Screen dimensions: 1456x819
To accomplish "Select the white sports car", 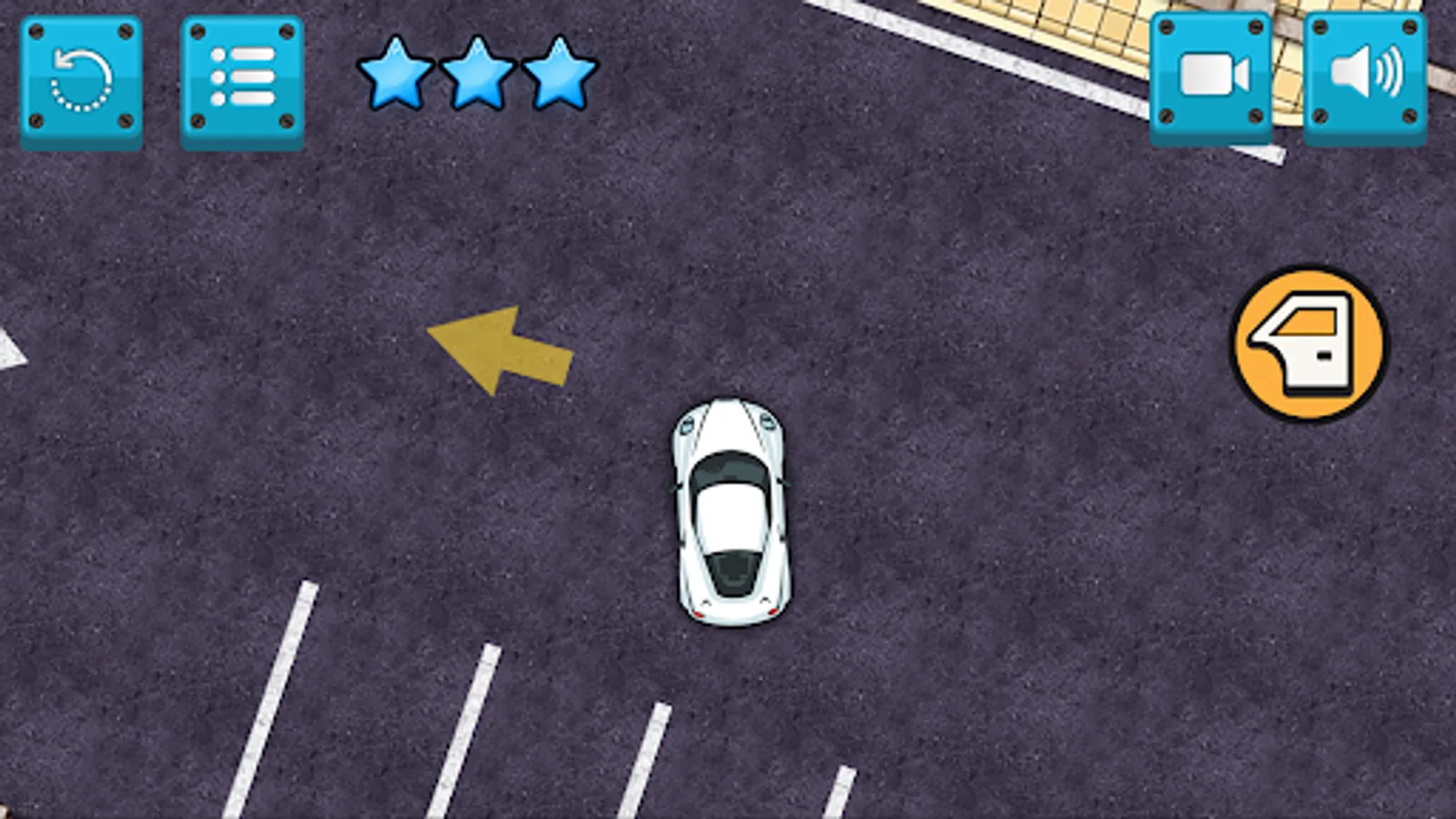I will point(730,510).
